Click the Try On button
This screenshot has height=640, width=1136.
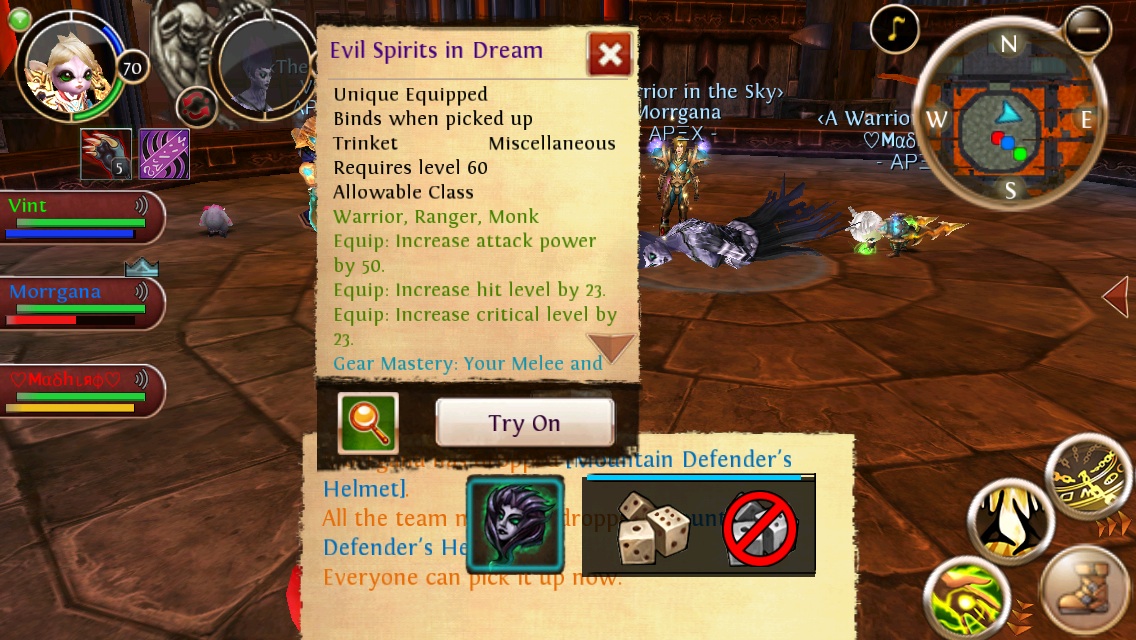click(x=524, y=423)
